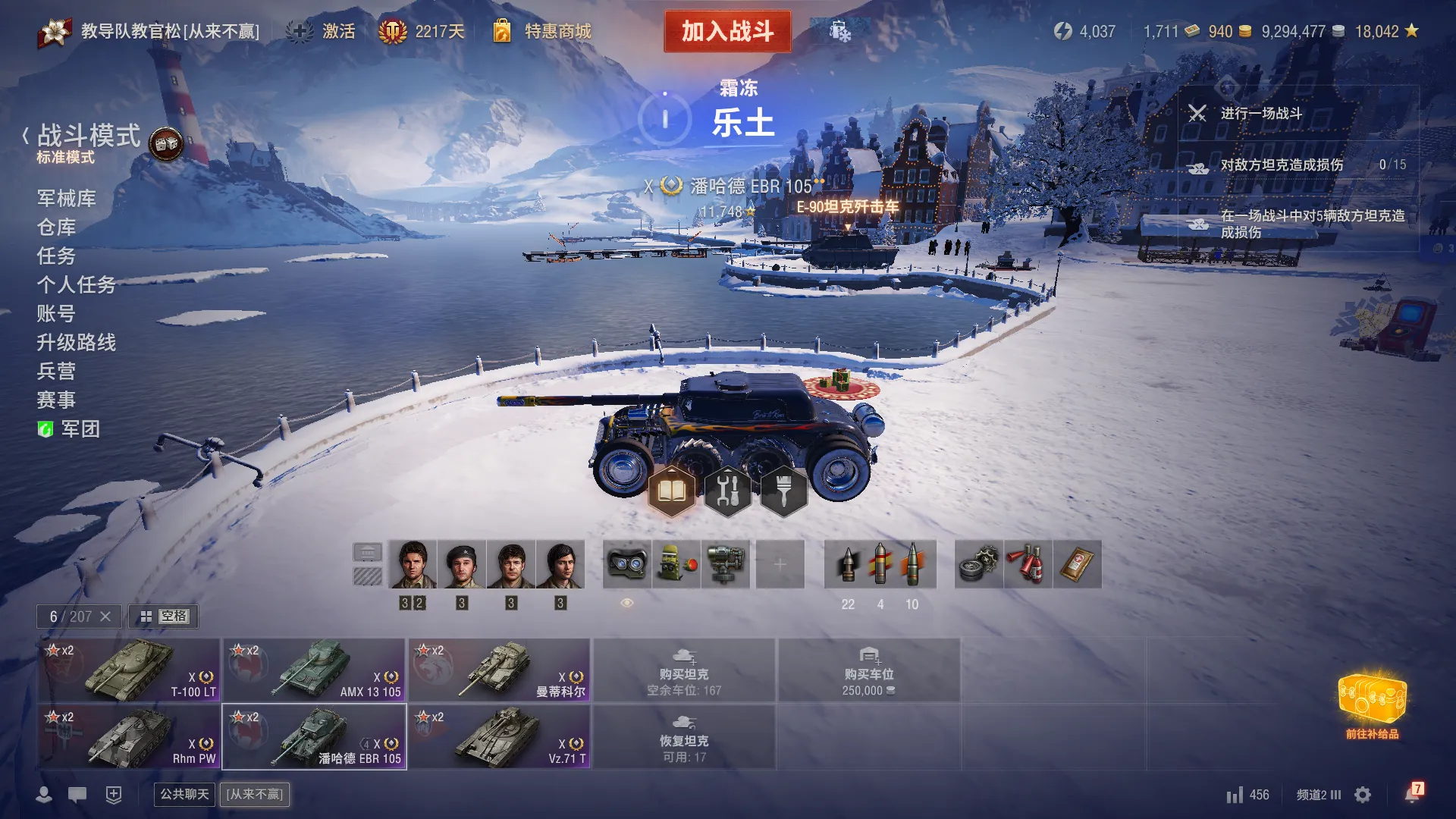
Task: Add equipment in the empty plus slot
Action: tap(780, 564)
